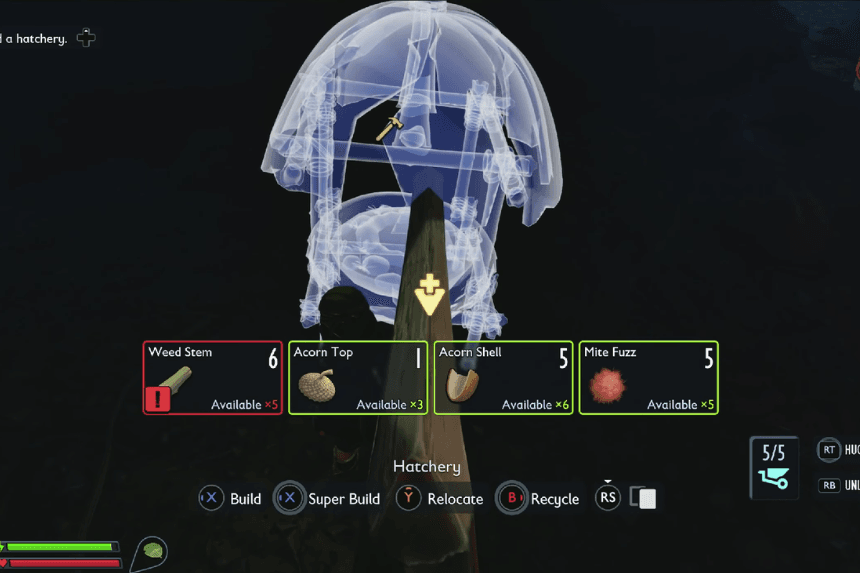This screenshot has height=573, width=860.
Task: Open the hauling capacity 5/5 indicator
Action: point(774,466)
